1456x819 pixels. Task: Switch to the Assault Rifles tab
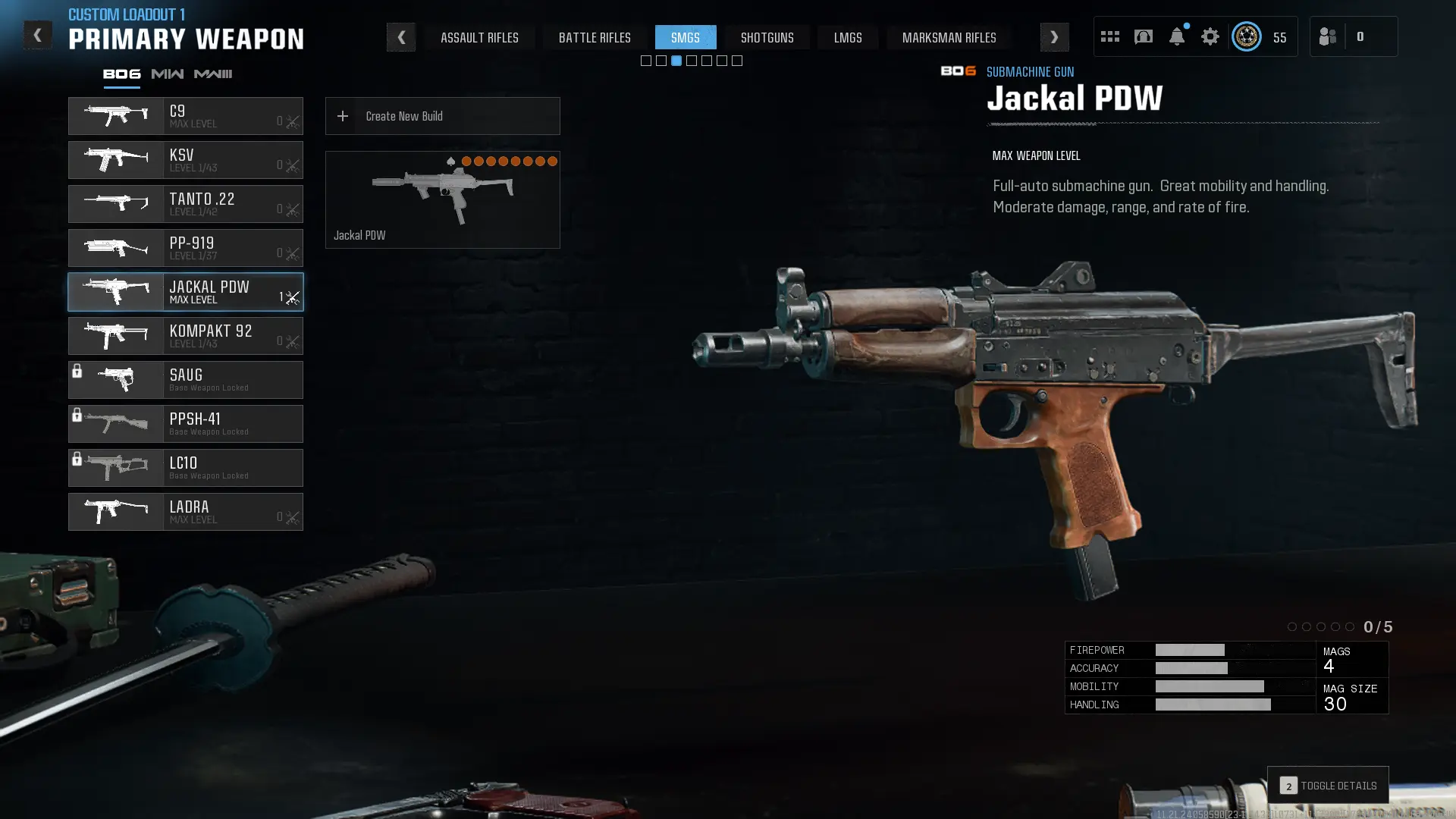click(x=479, y=37)
